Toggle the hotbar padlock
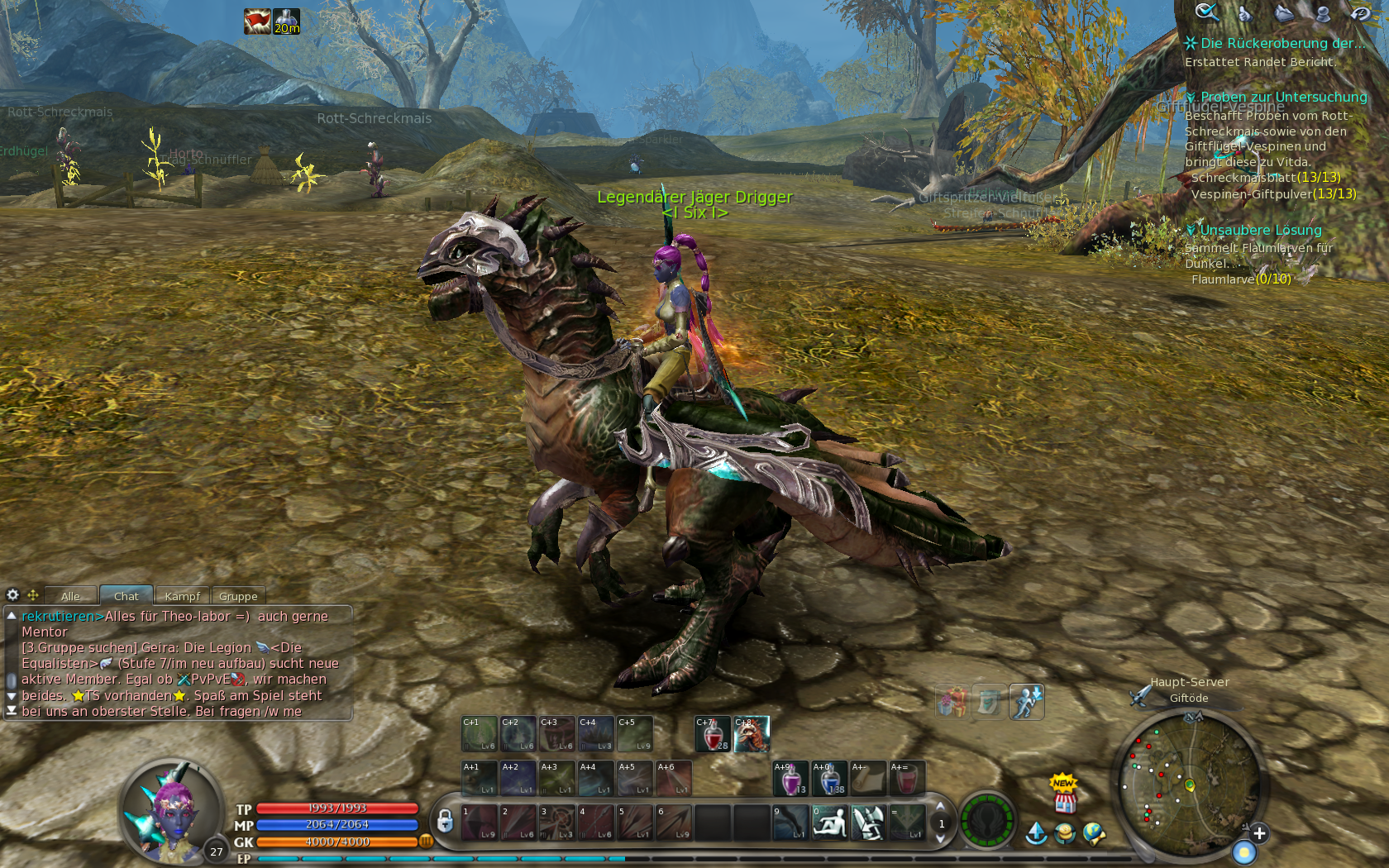 click(445, 821)
